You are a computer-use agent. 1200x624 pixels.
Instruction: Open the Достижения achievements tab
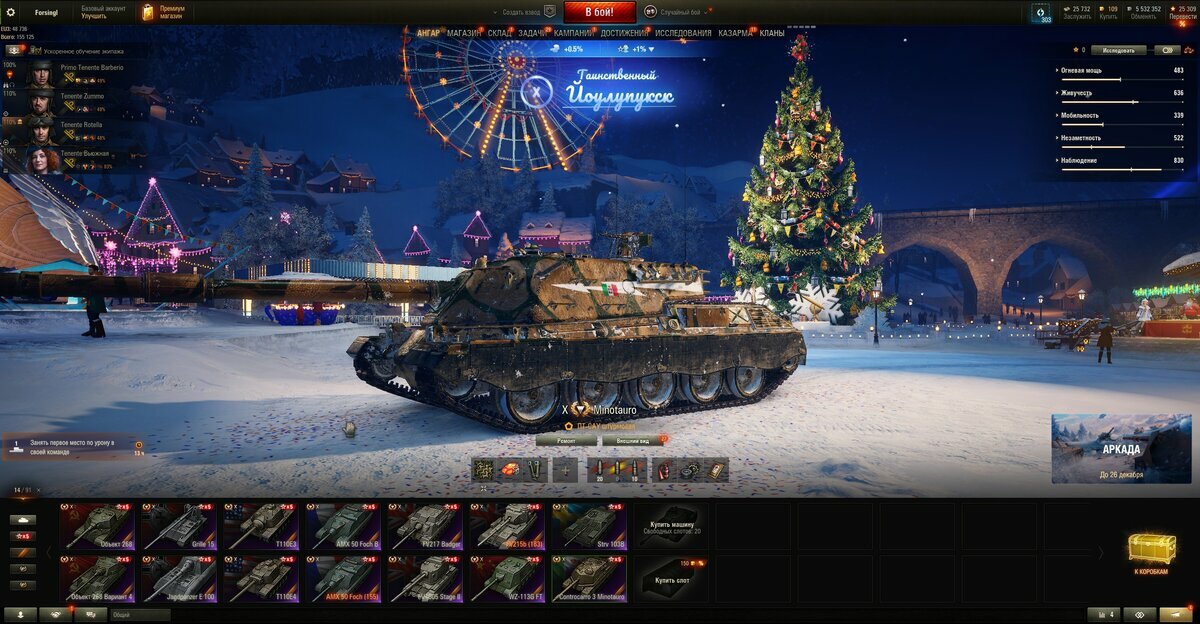tap(623, 33)
